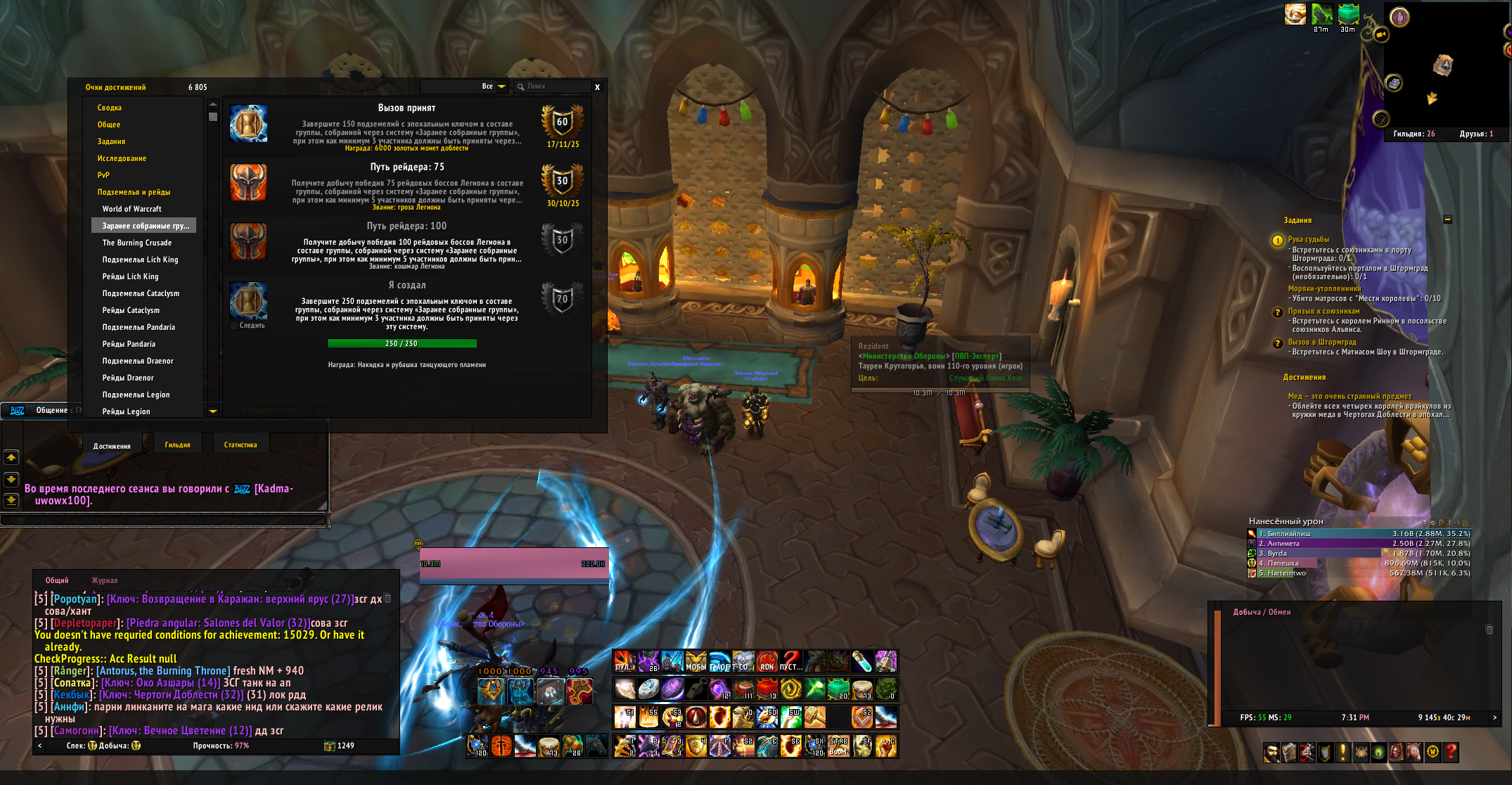1512x785 pixels.
Task: Click the Popotyan player name in chat
Action: point(75,599)
